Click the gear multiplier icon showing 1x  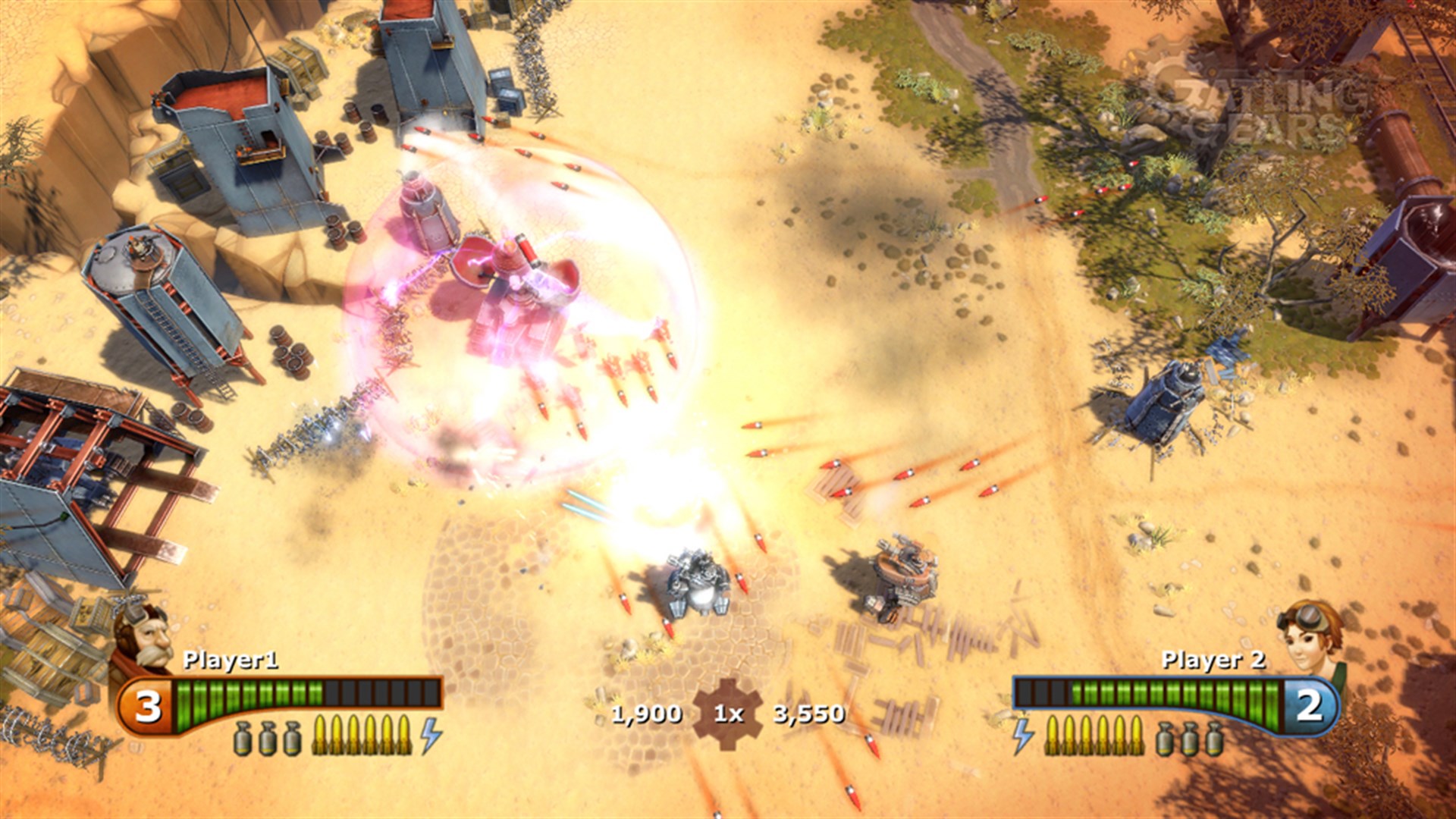click(x=728, y=713)
